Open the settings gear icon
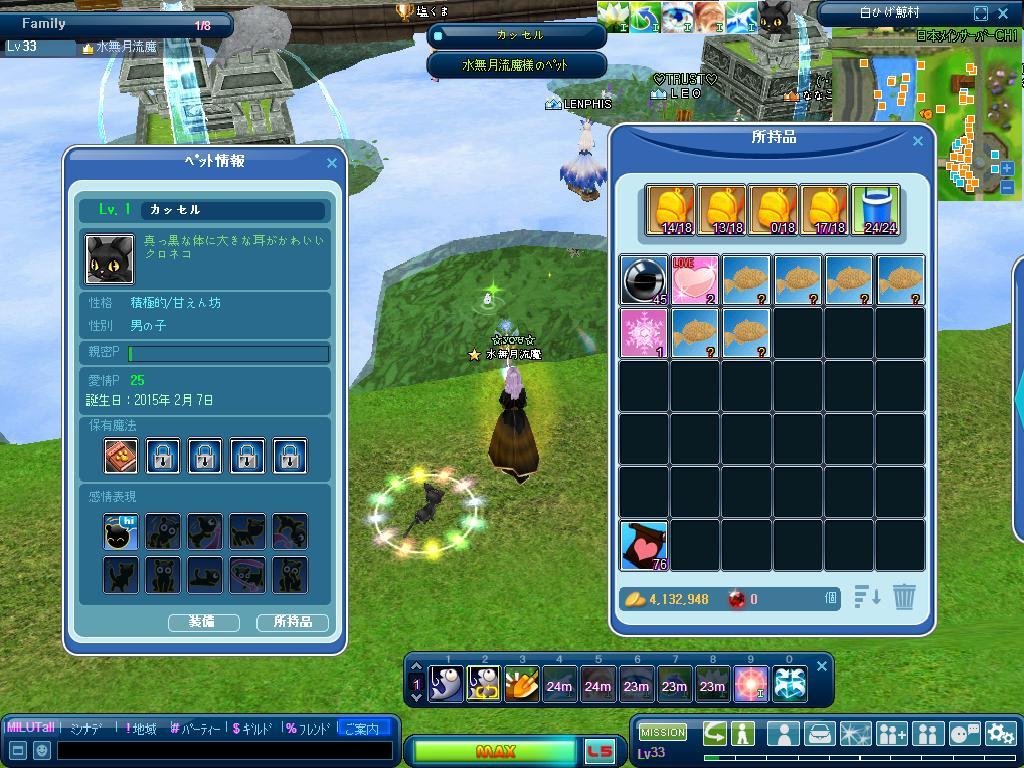 coord(1000,734)
